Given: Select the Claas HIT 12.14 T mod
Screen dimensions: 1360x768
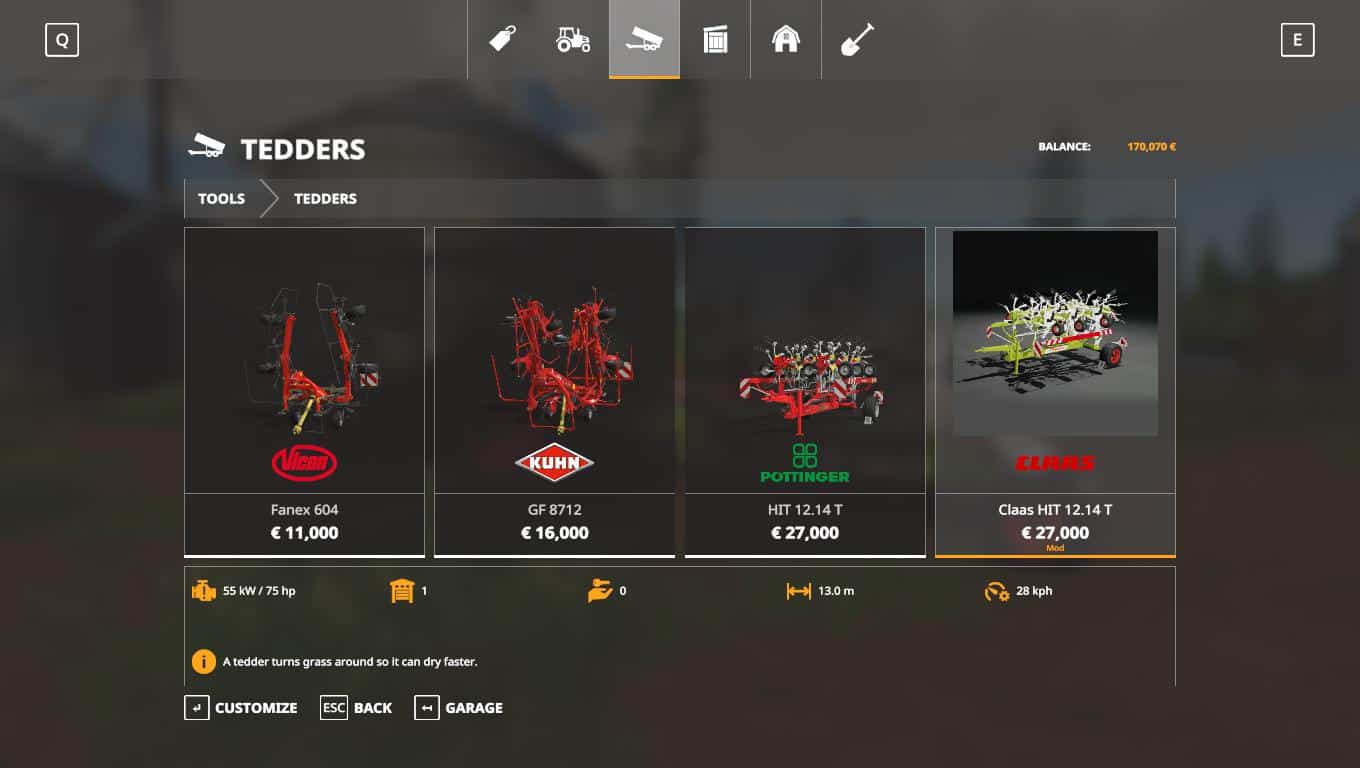Looking at the screenshot, I should [x=1055, y=390].
